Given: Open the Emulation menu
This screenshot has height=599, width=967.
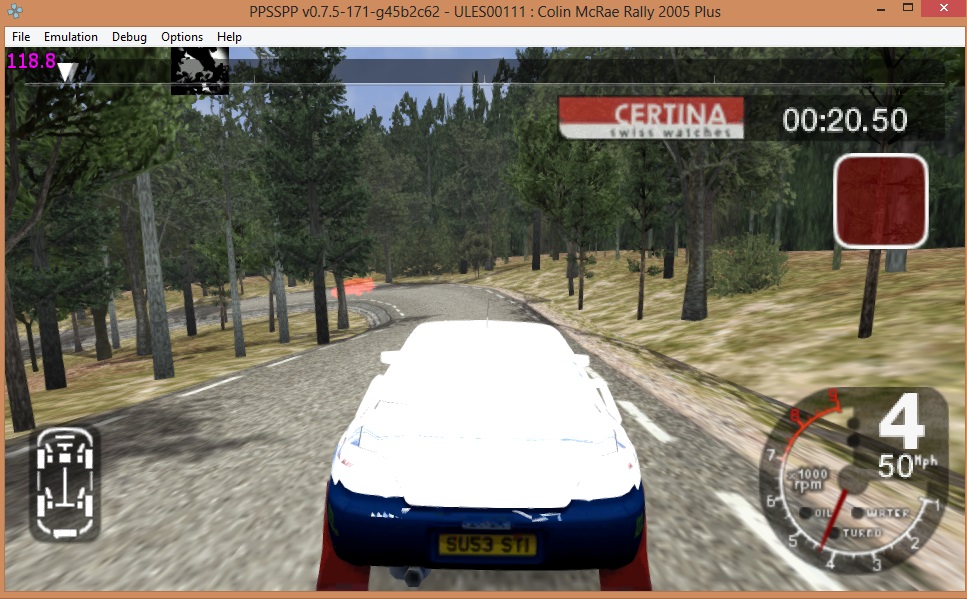Looking at the screenshot, I should click(x=71, y=37).
